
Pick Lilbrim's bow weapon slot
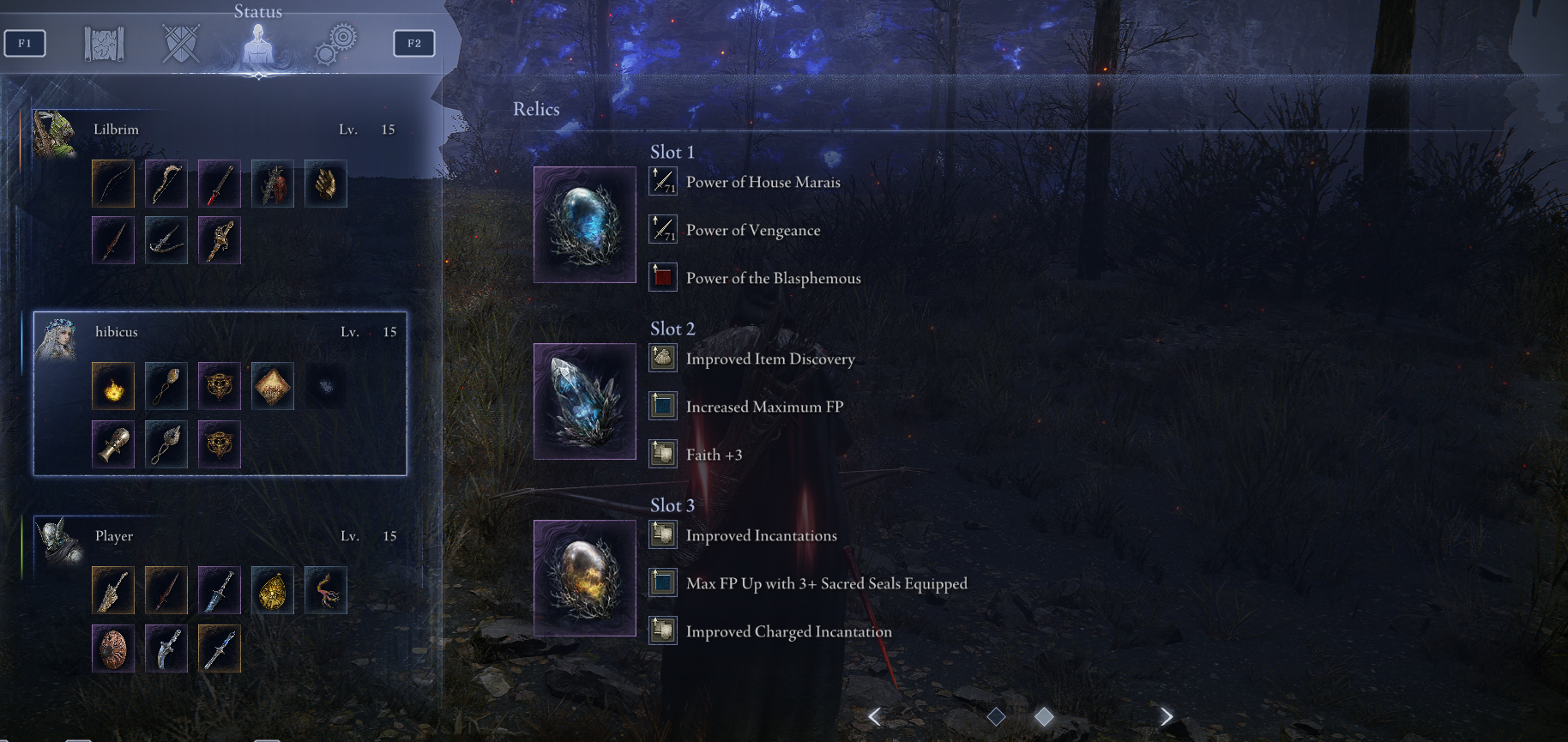[113, 184]
